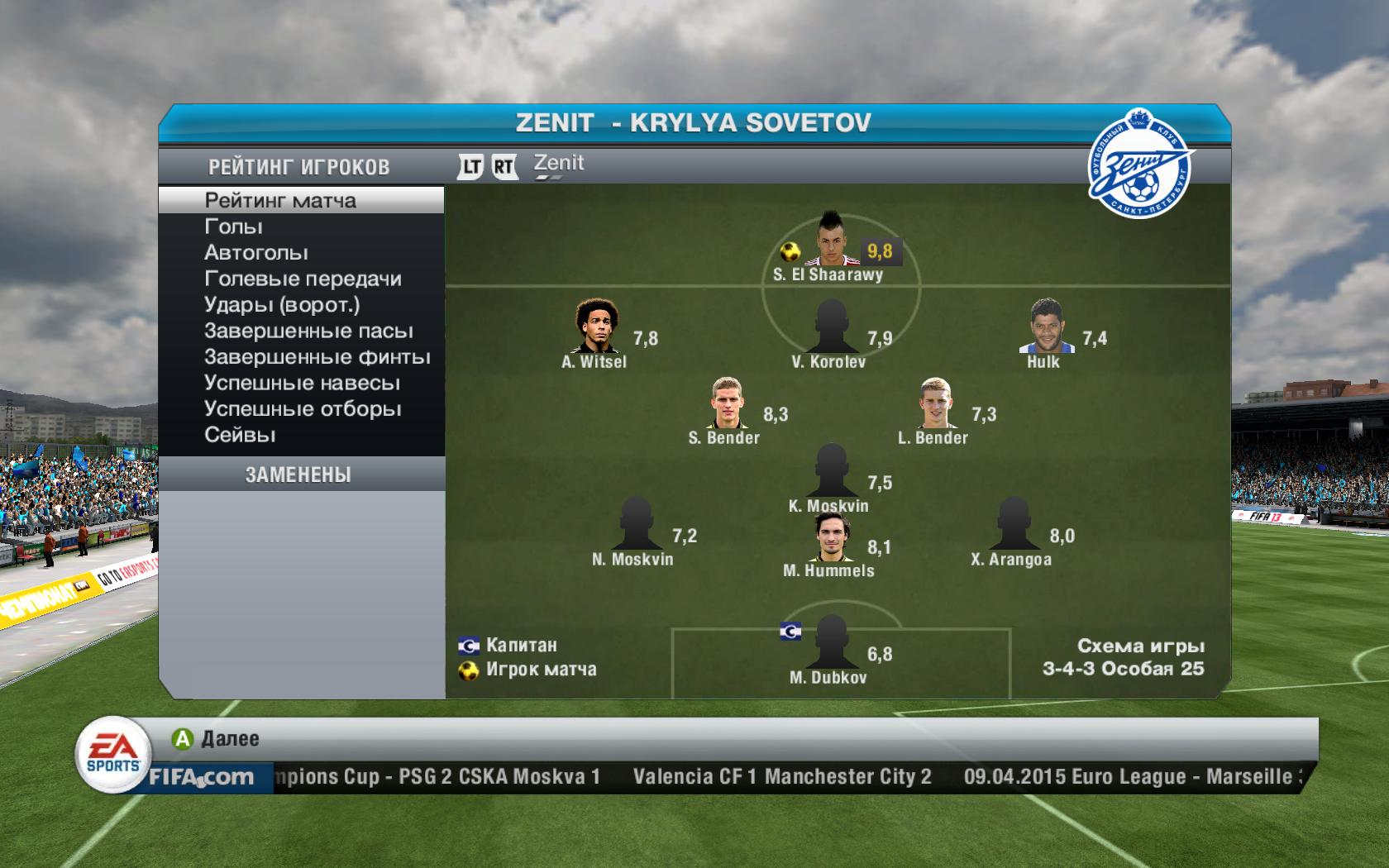Pick S. Bender on the formation
Image resolution: width=1389 pixels, height=868 pixels.
click(726, 403)
